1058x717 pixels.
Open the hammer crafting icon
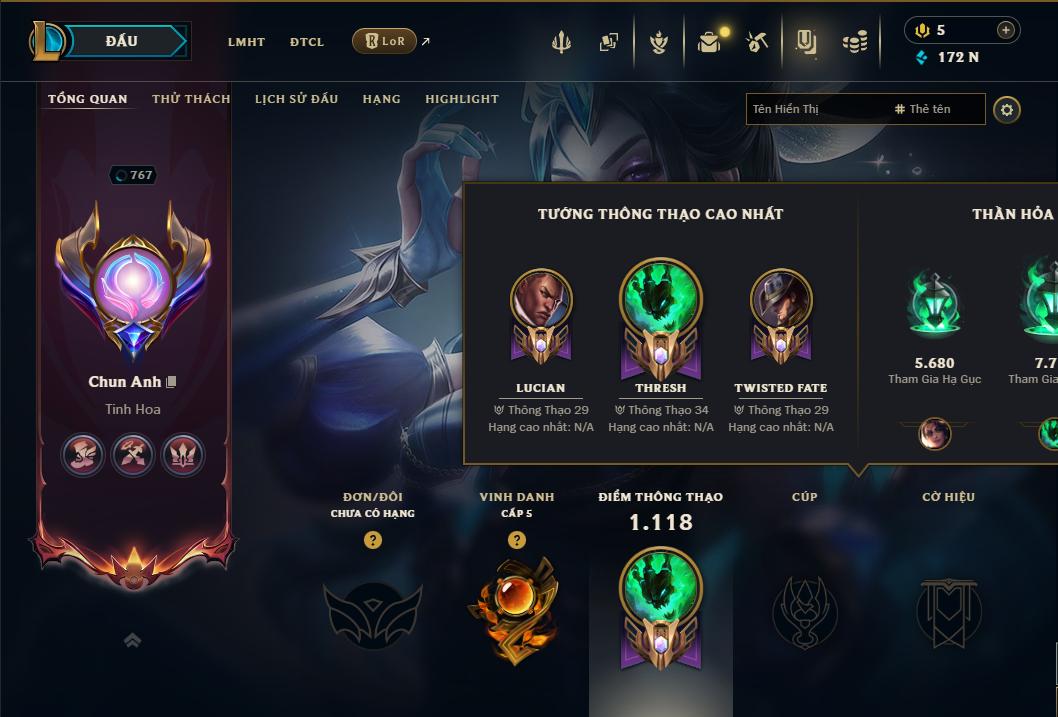(757, 42)
